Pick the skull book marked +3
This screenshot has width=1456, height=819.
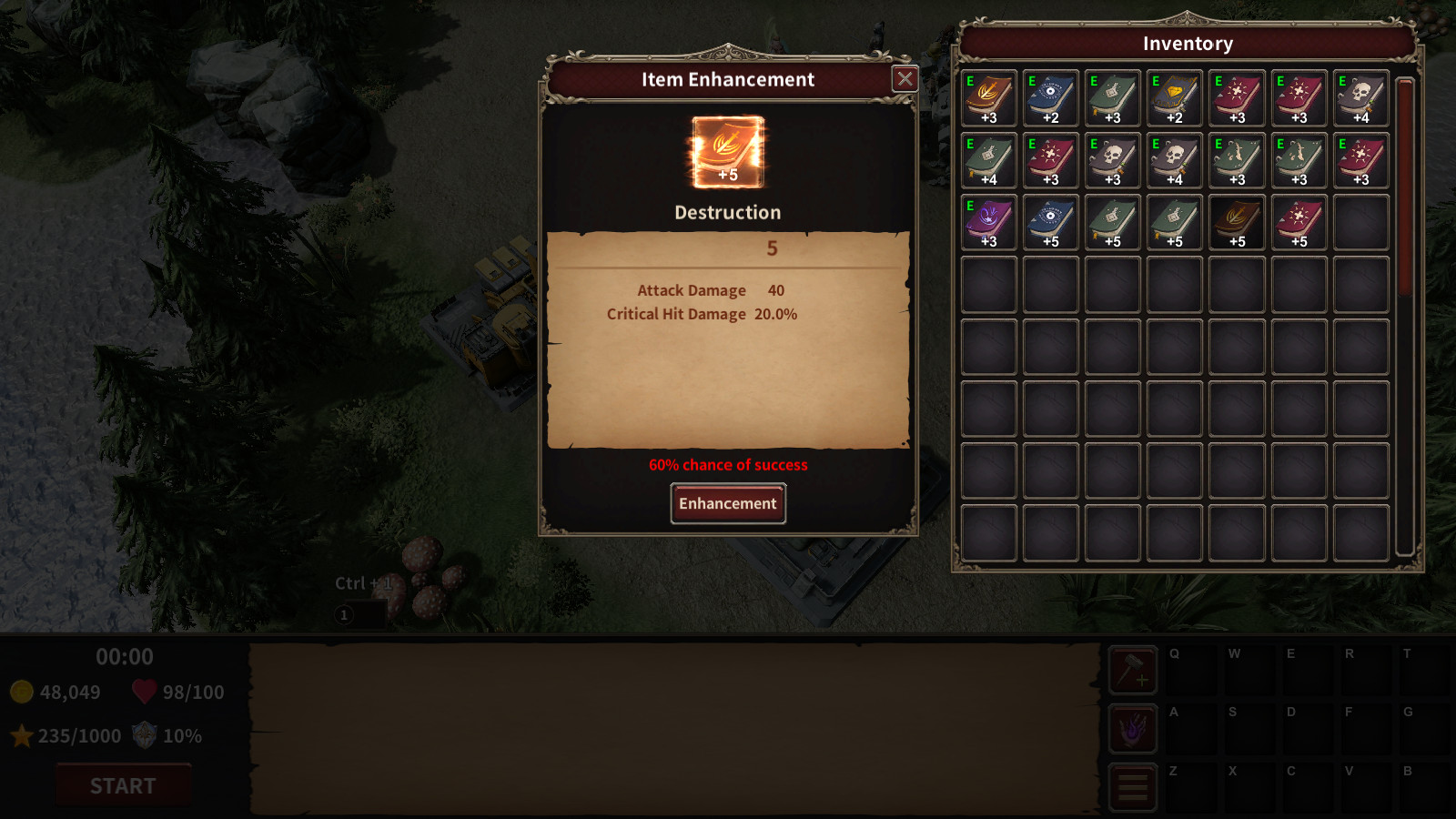[x=1113, y=160]
